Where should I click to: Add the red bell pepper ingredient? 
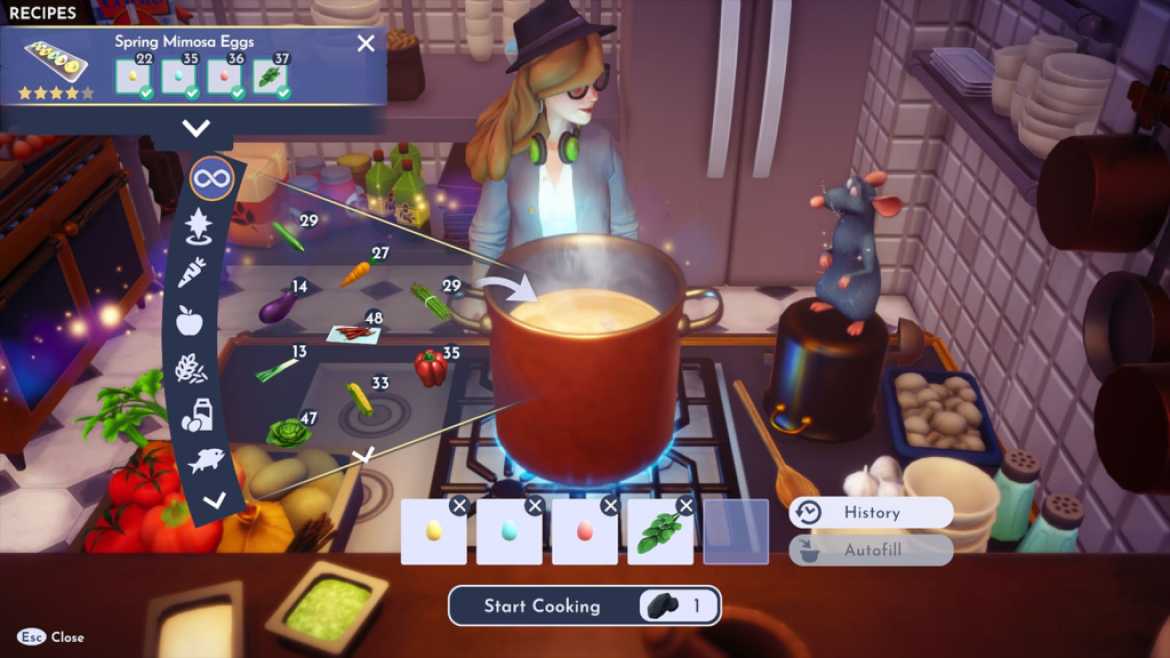tap(430, 368)
